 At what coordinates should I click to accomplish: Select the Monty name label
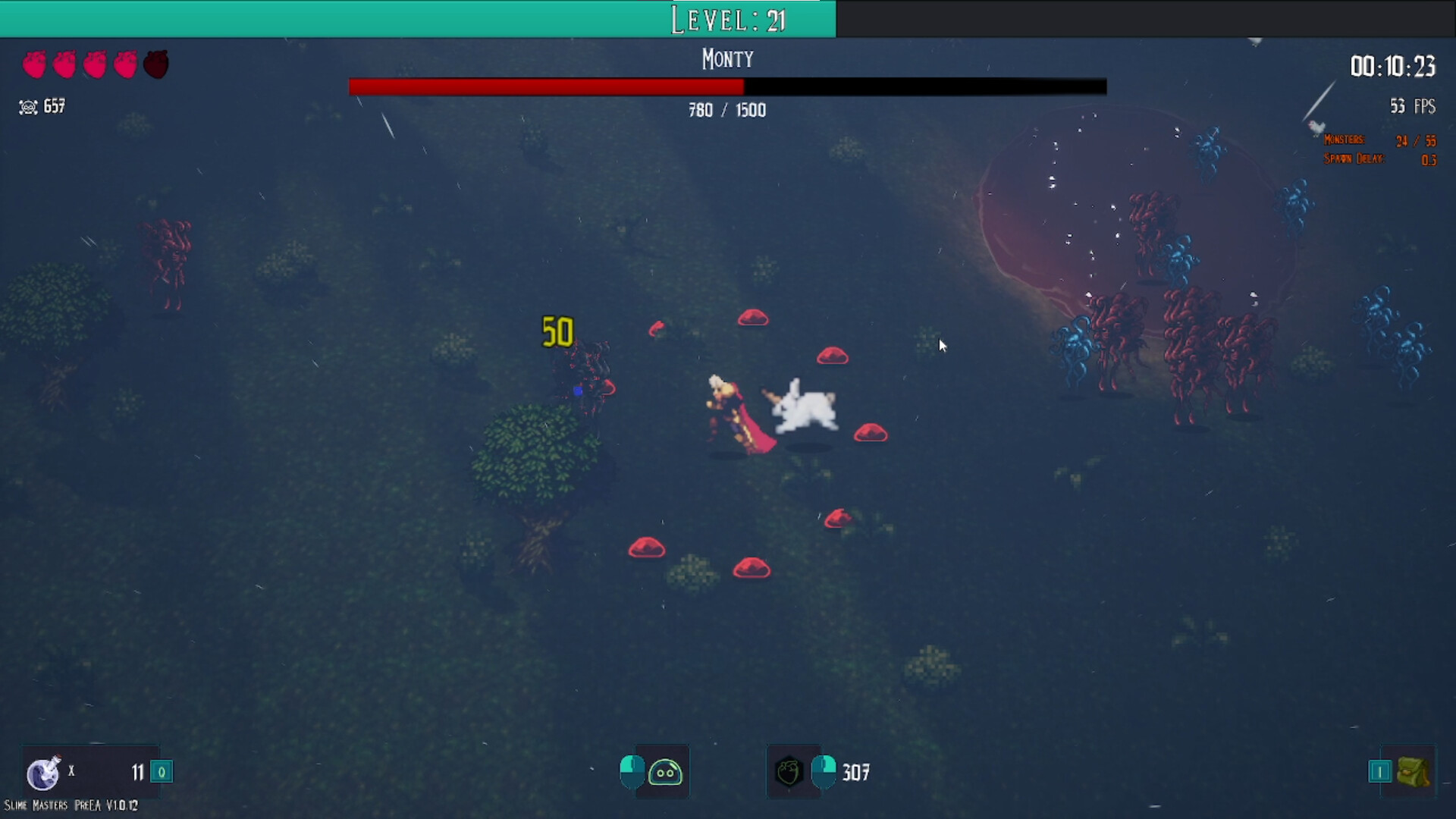pos(726,58)
